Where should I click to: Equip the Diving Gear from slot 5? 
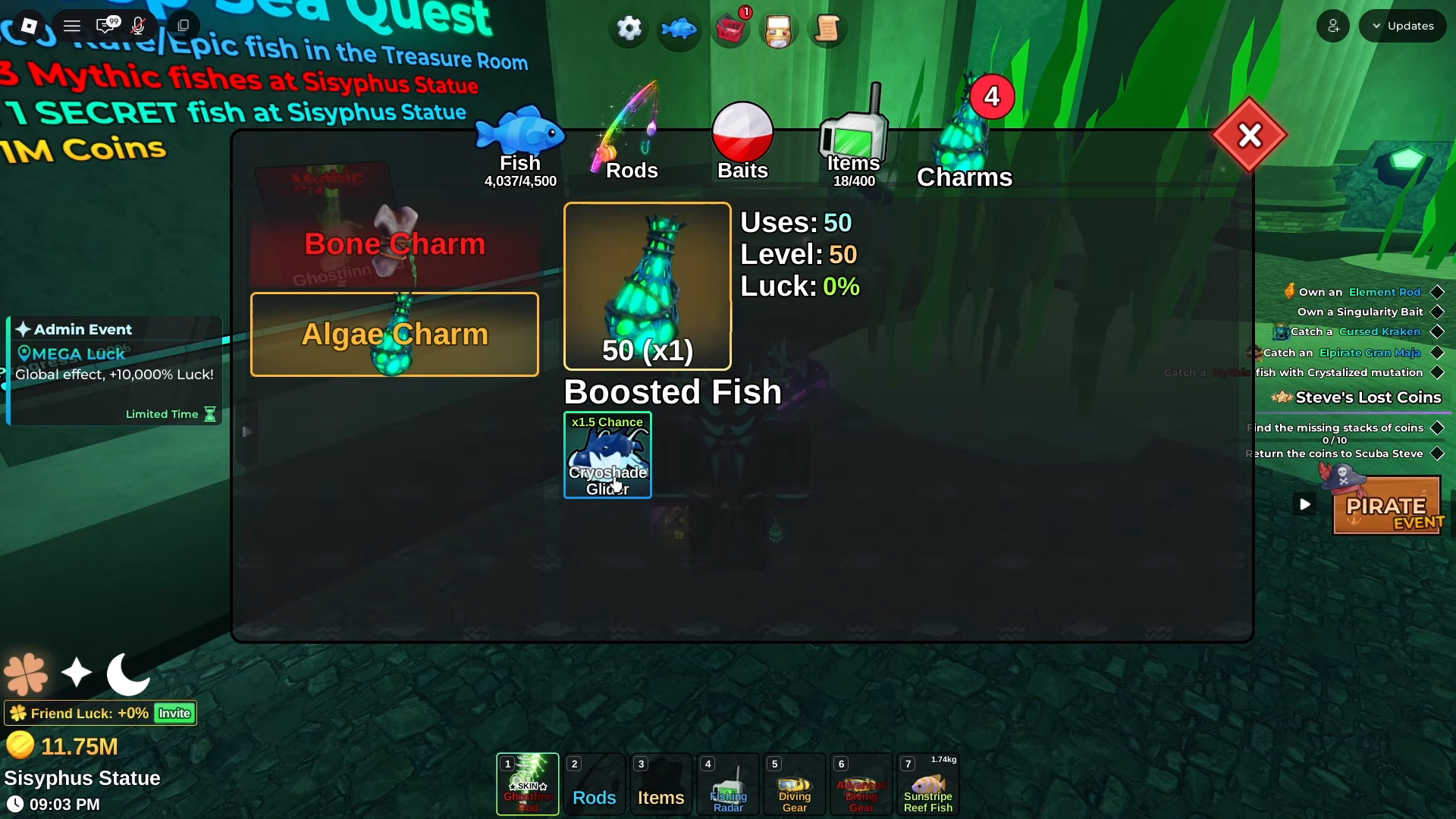pyautogui.click(x=794, y=785)
